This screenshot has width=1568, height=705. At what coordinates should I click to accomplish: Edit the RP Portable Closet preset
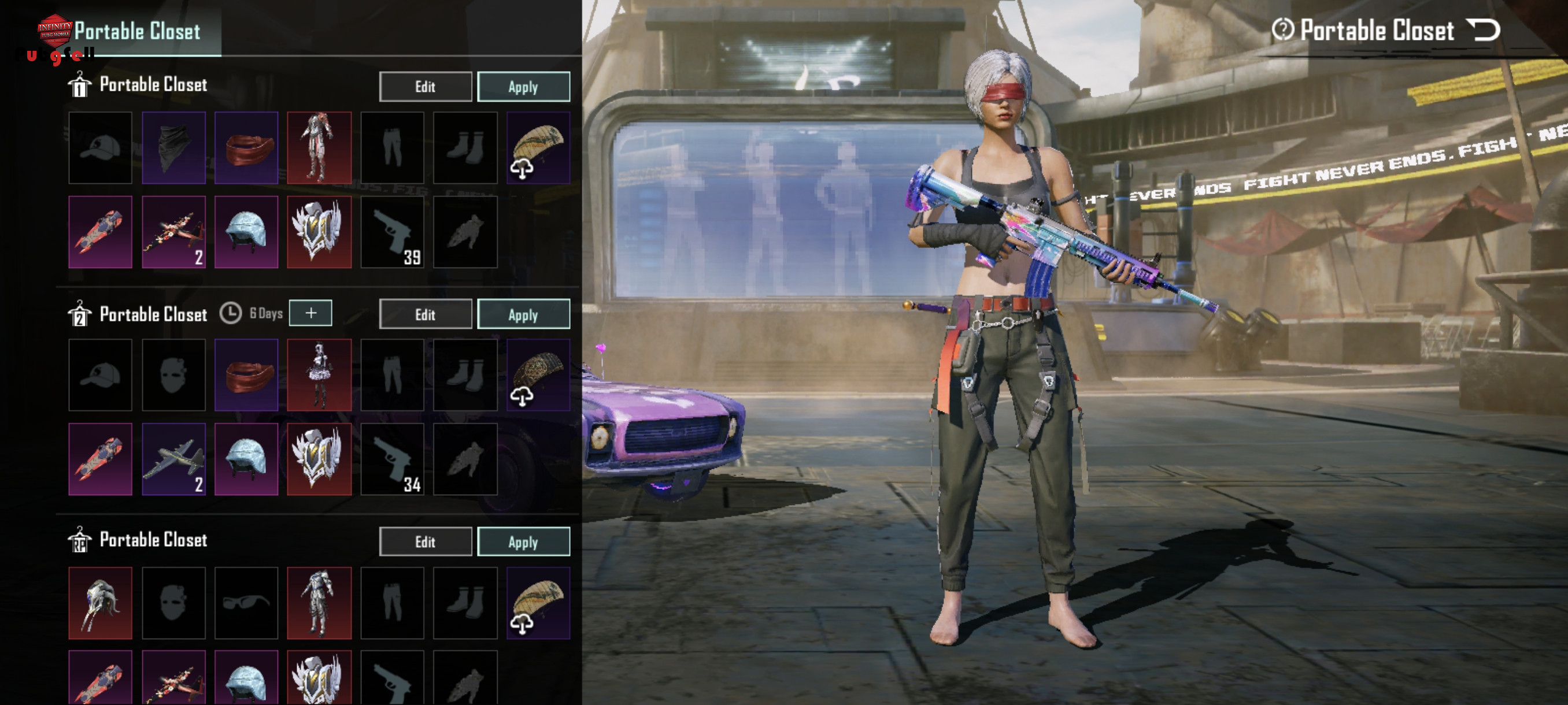coord(425,541)
